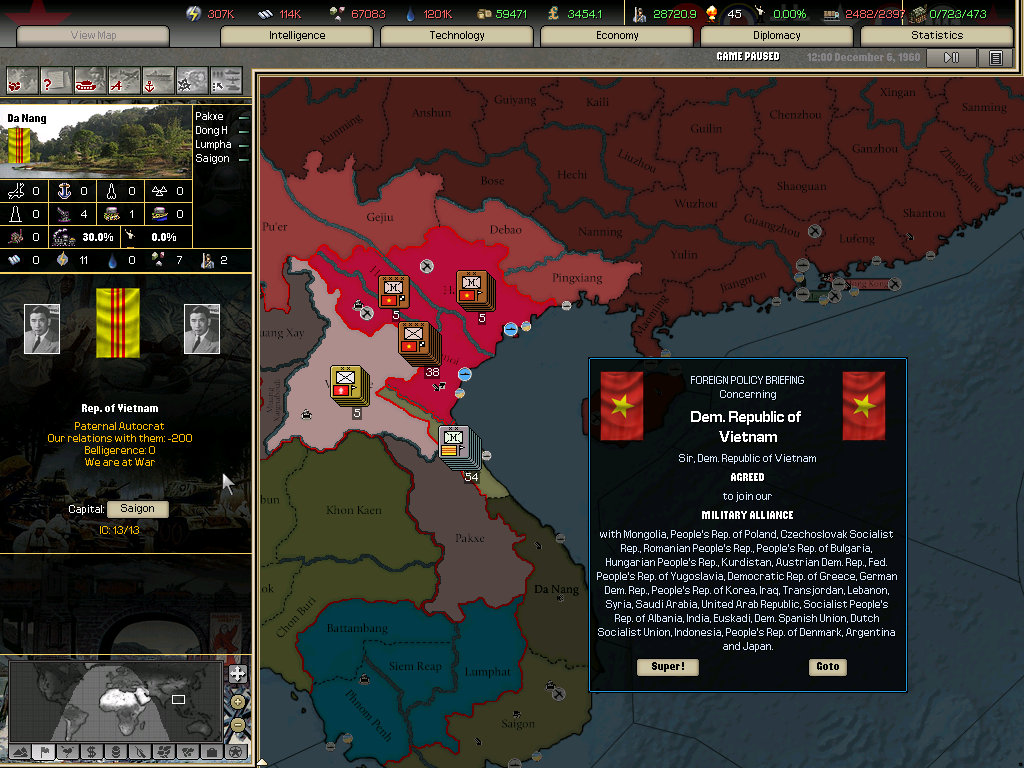The image size is (1024, 768).
Task: Switch to the dollar sign map mode
Action: point(91,751)
